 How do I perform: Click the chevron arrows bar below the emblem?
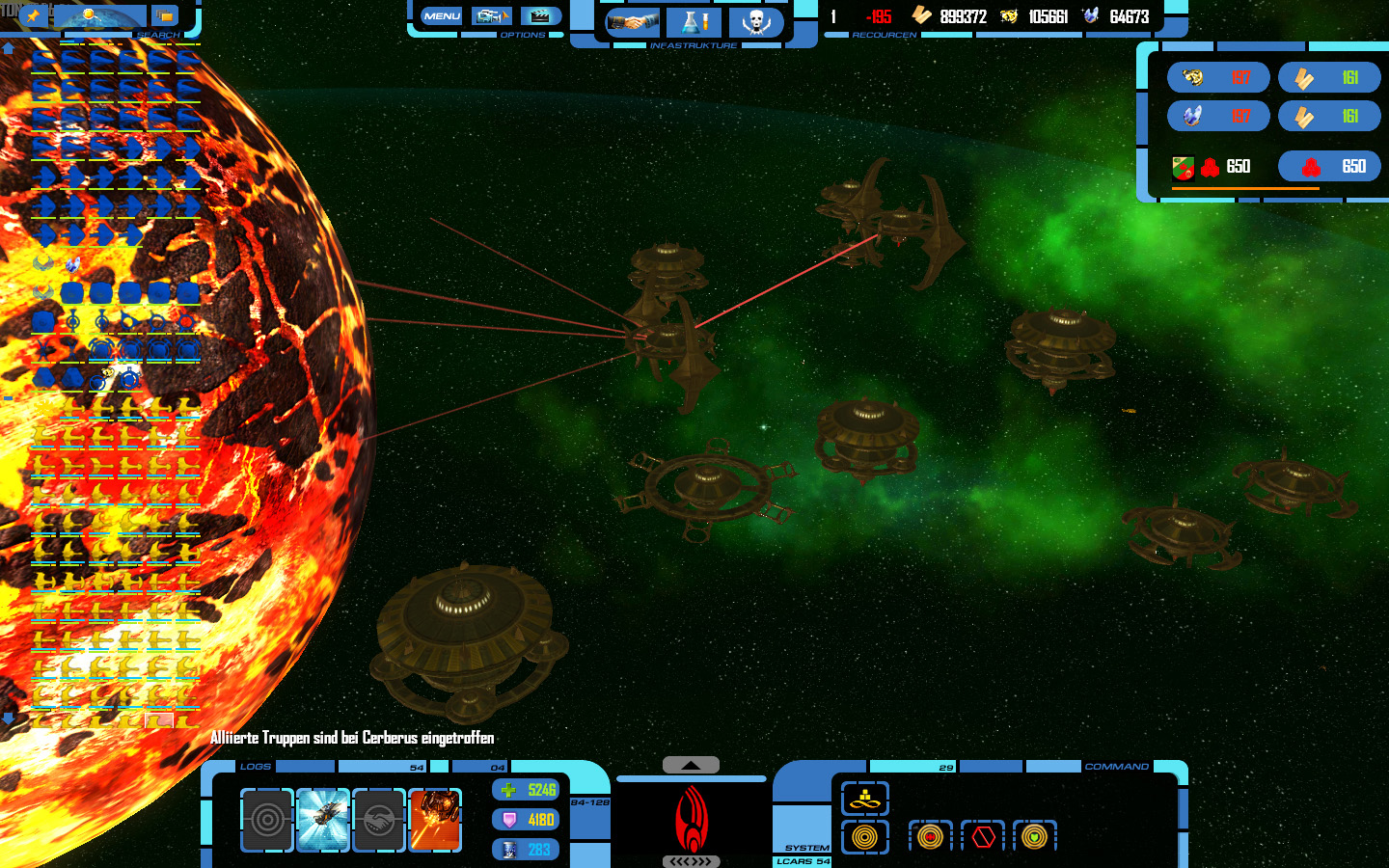[x=691, y=861]
